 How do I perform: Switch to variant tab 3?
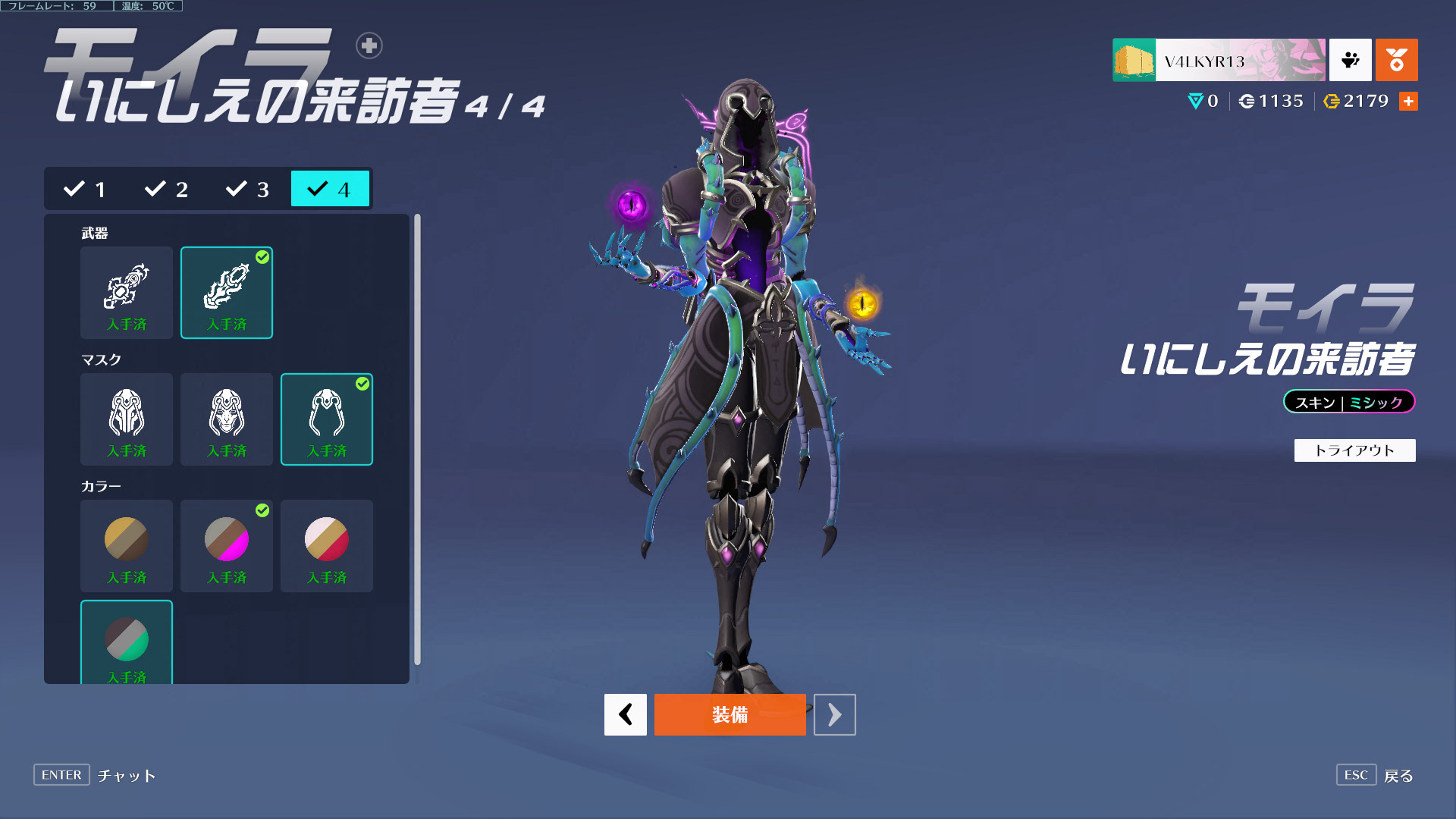248,189
